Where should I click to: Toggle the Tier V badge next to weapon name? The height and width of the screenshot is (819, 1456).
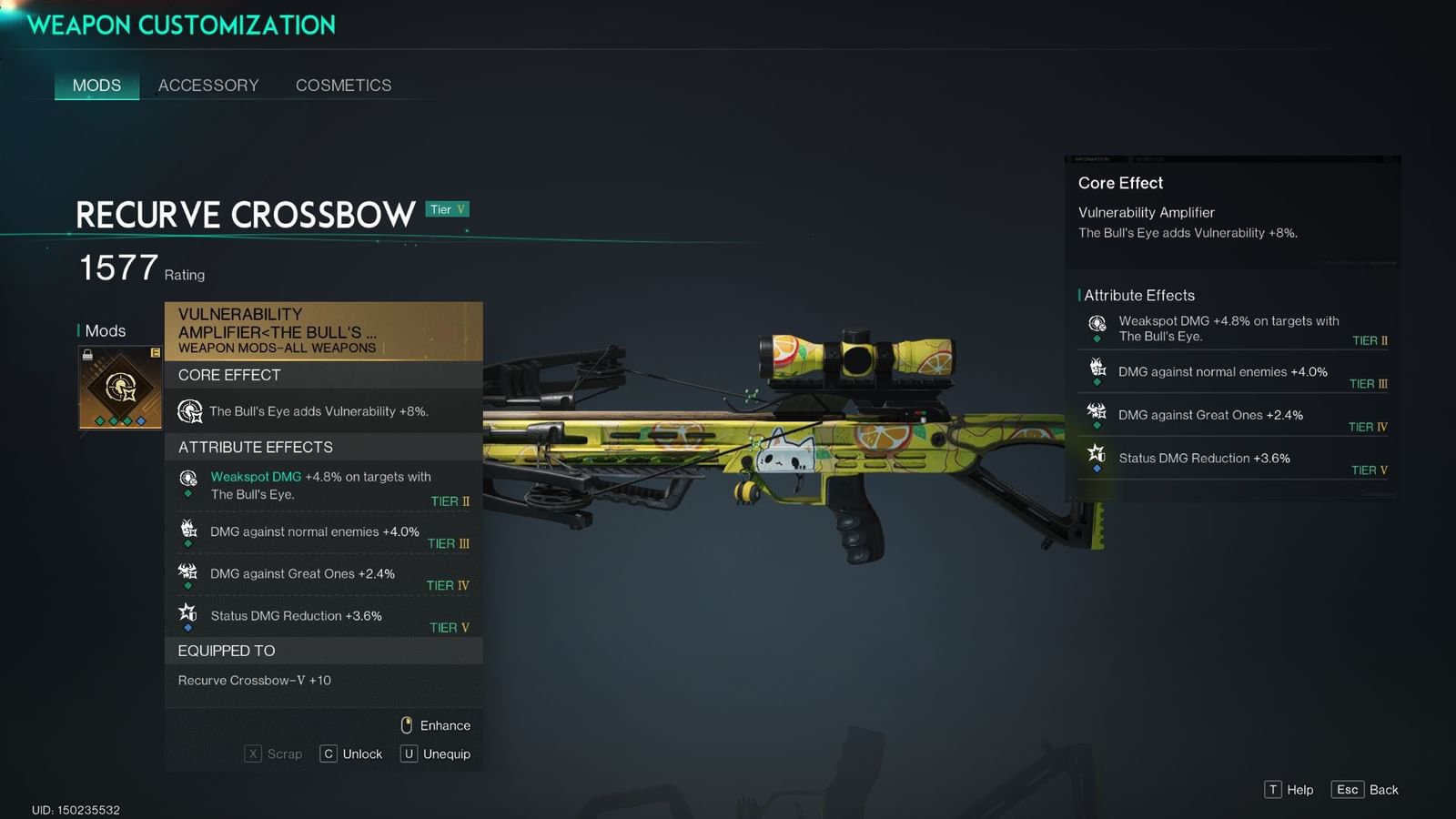(447, 209)
